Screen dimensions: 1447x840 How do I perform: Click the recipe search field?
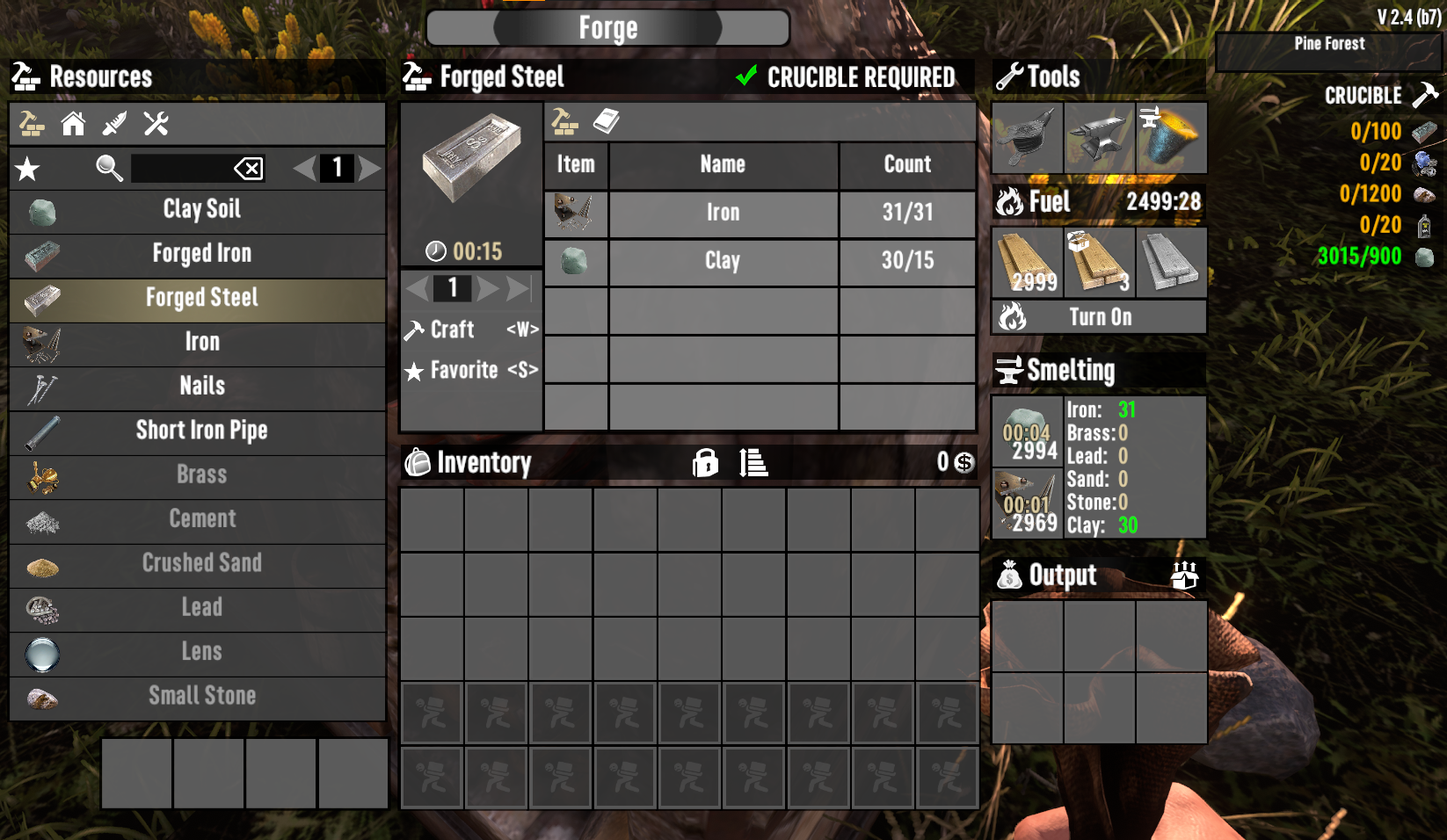click(180, 168)
